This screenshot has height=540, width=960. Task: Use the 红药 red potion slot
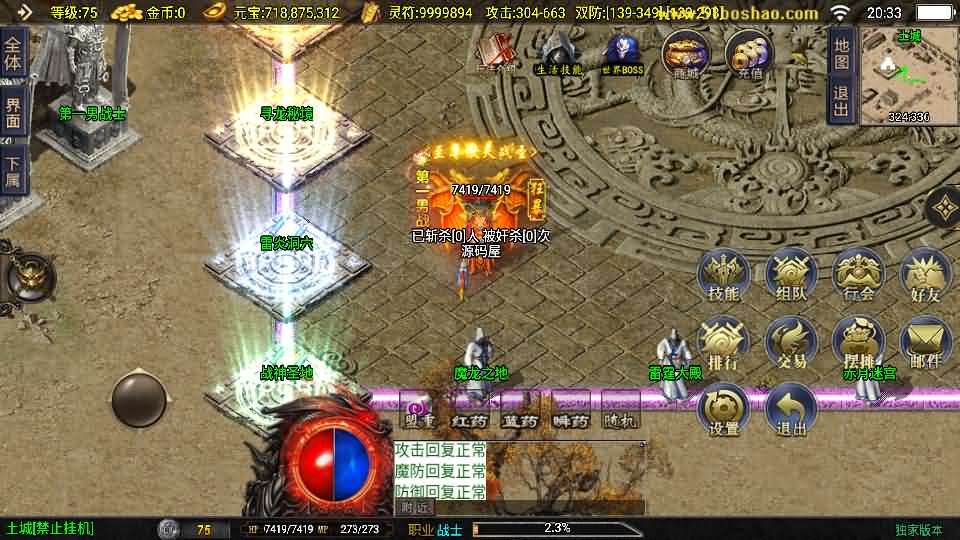470,414
